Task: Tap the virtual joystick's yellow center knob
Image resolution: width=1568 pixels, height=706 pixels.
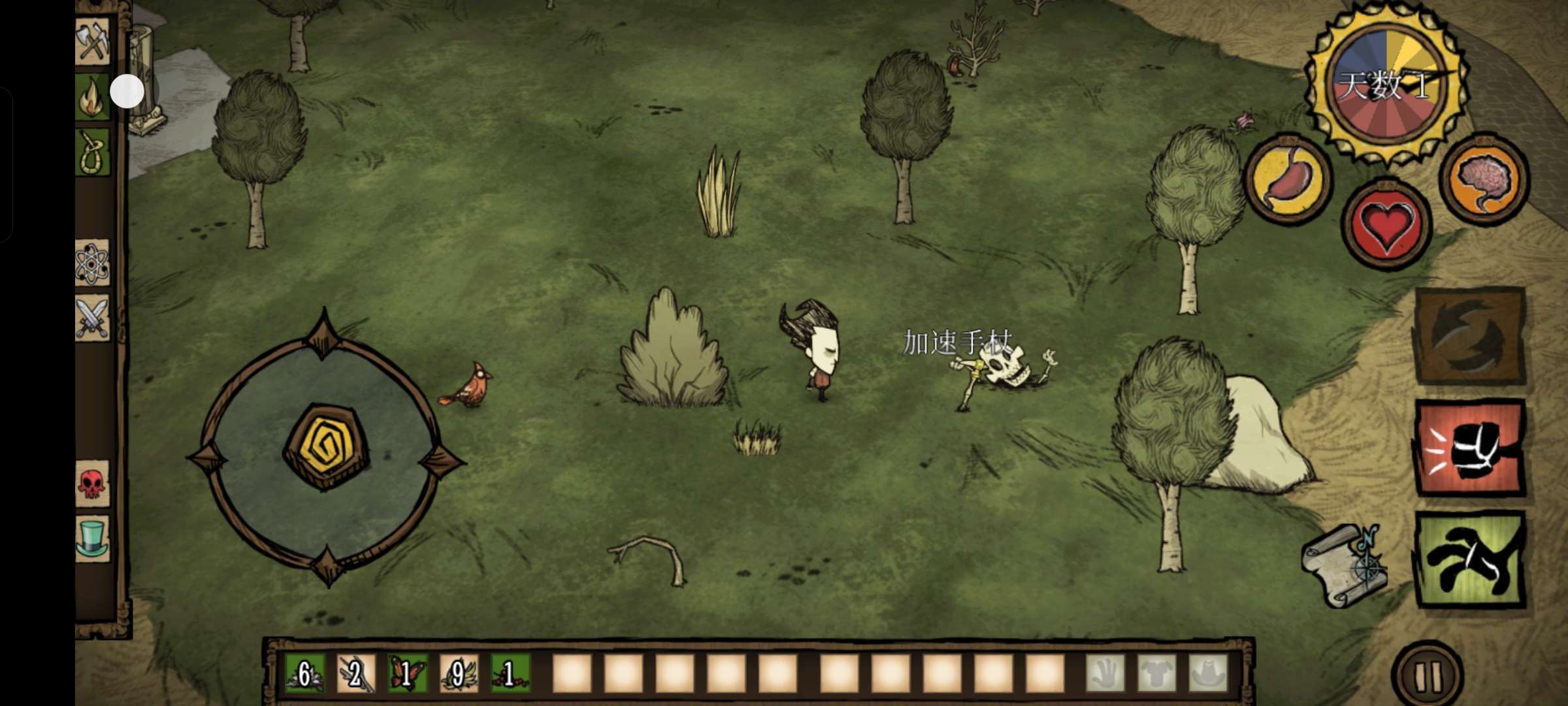Action: coord(326,447)
